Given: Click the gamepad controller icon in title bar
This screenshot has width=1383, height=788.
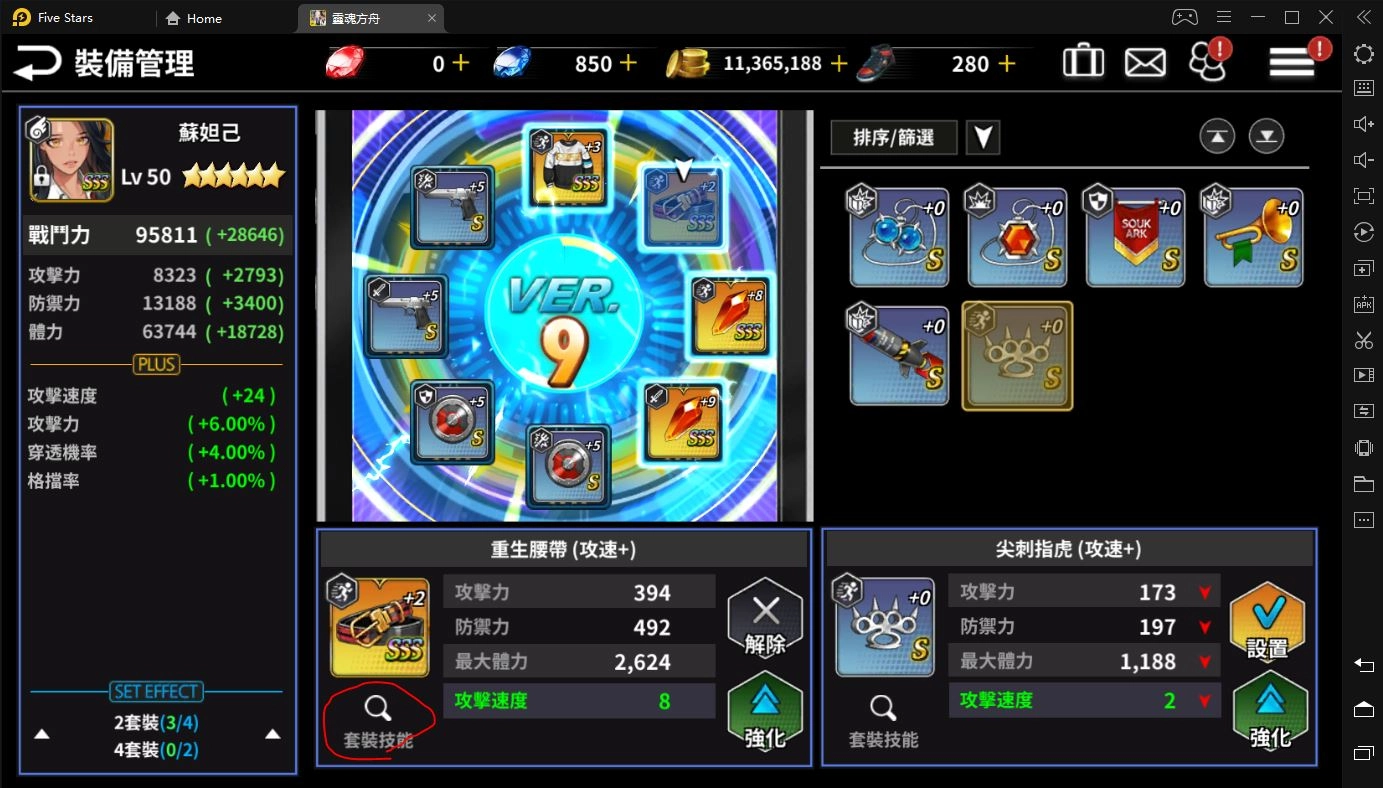Looking at the screenshot, I should tap(1184, 17).
